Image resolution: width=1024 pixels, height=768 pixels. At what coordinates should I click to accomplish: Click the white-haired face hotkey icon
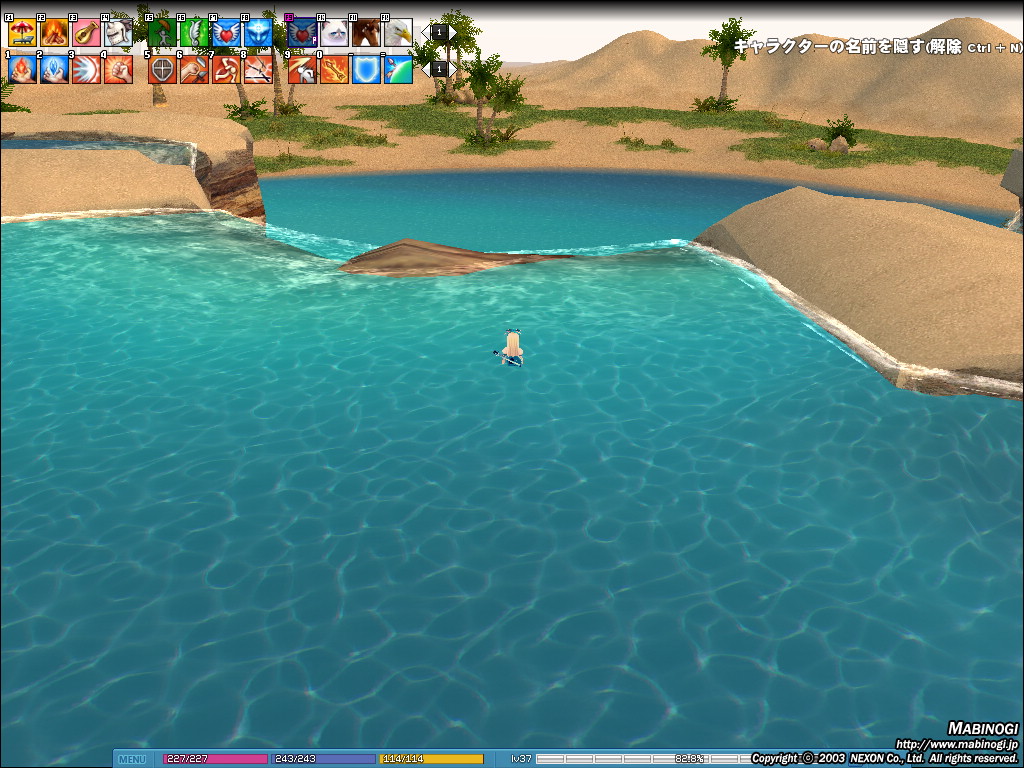tap(118, 33)
